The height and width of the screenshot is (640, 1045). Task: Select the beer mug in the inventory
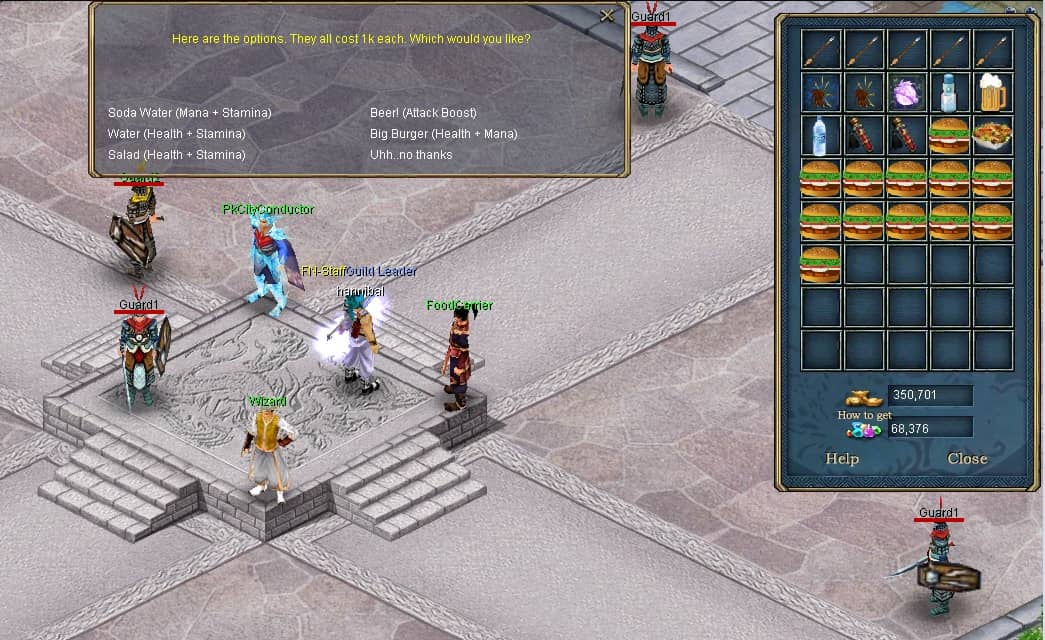pyautogui.click(x=993, y=92)
